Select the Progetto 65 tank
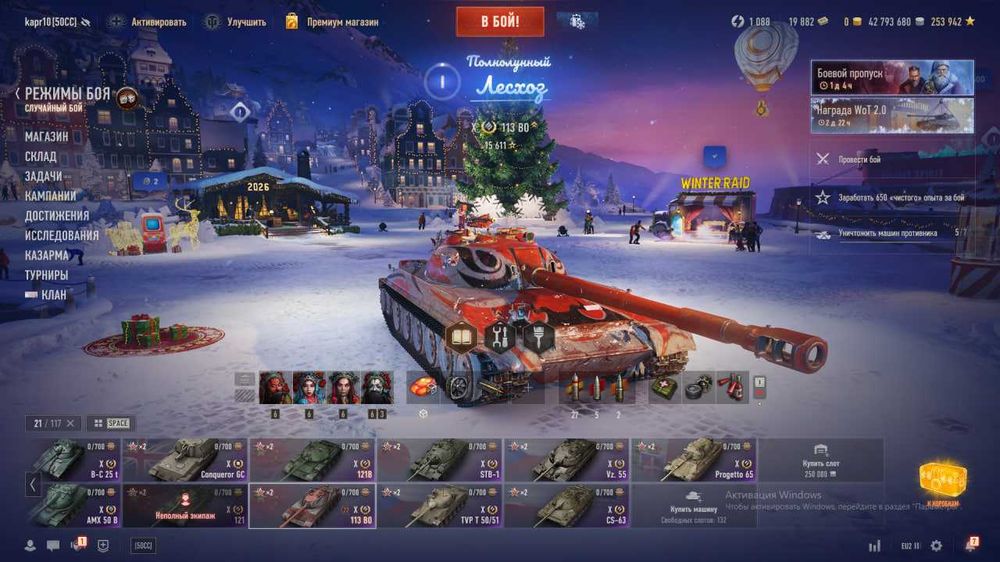This screenshot has height=562, width=1000. click(694, 460)
